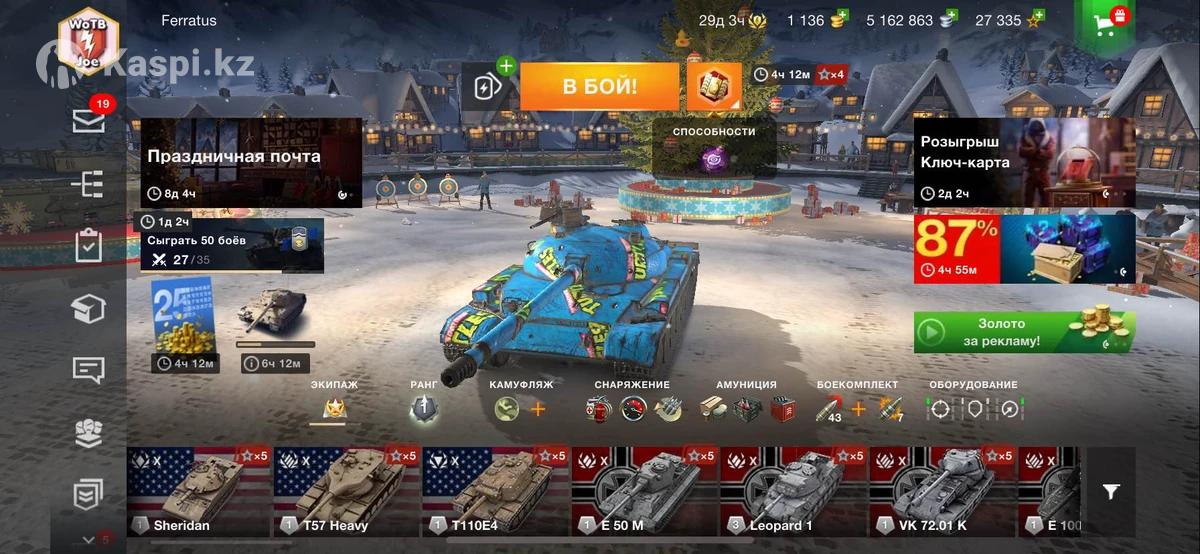Image resolution: width=1200 pixels, height=554 pixels.
Task: Open the 87% discount offer
Action: click(x=1024, y=248)
